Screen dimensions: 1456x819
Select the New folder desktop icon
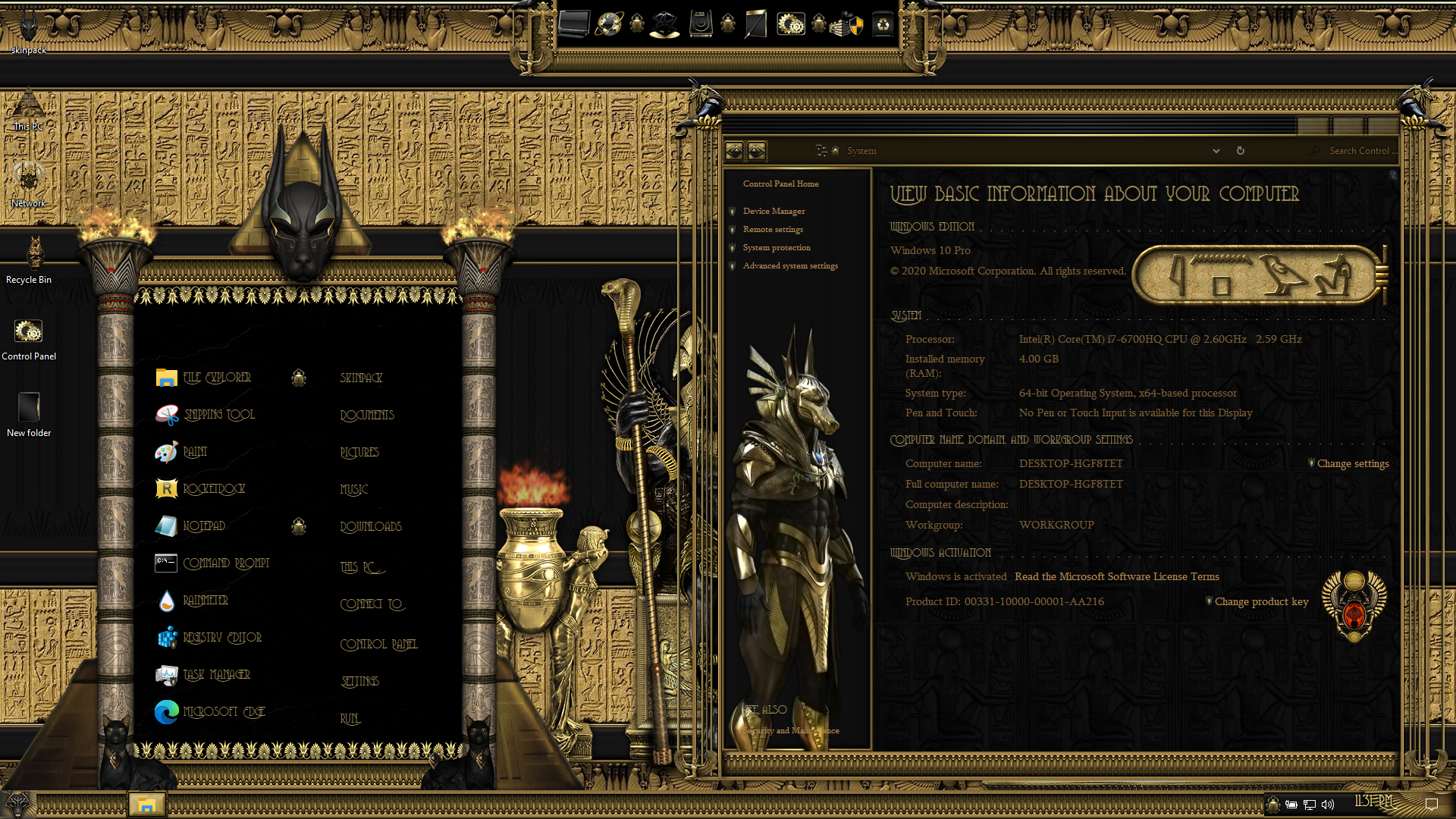pyautogui.click(x=29, y=414)
